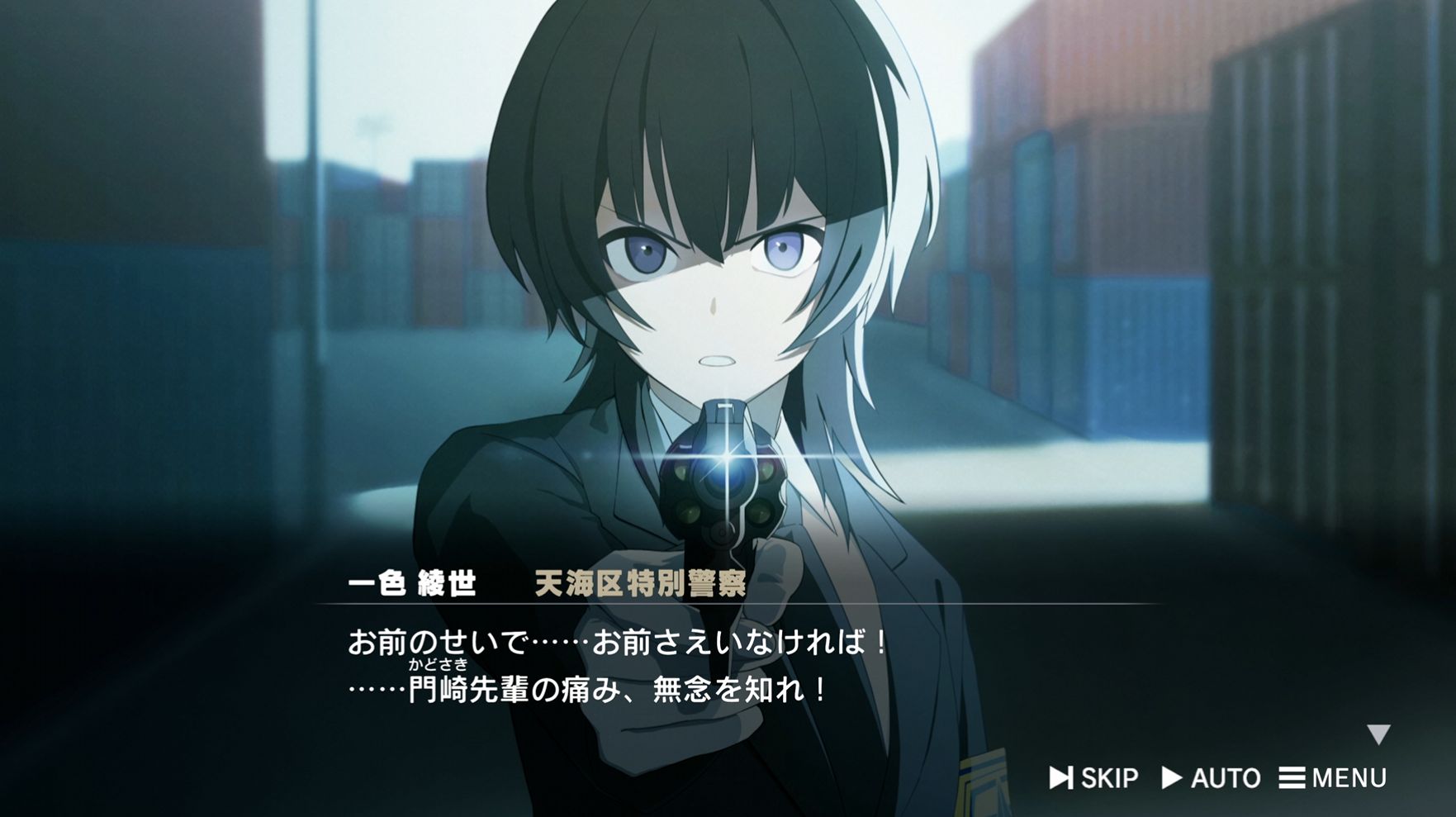1456x817 pixels.
Task: Advance dialogue using the down-arrow indicator
Action: 1378,734
